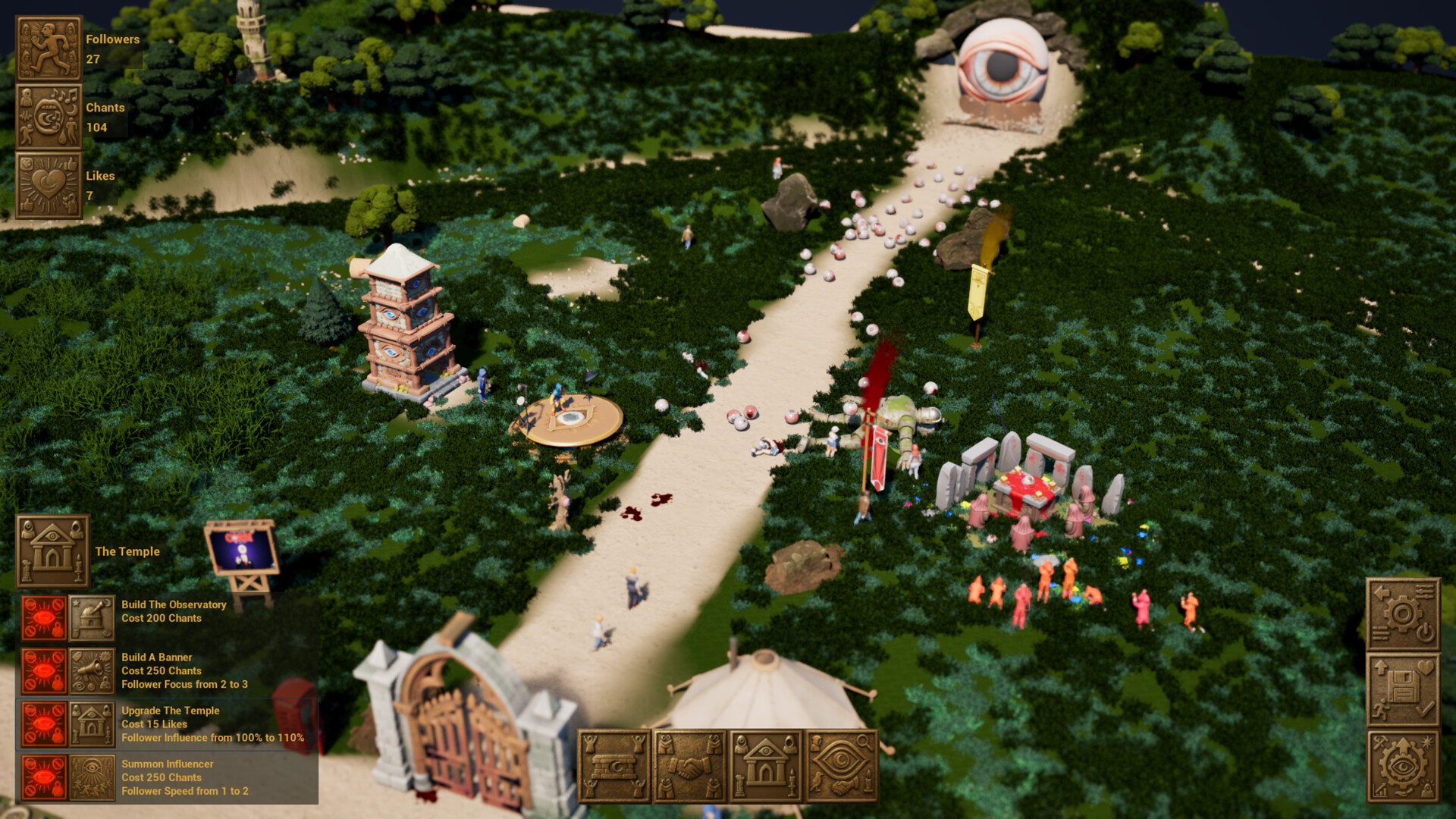Select The Temple panel icon

pyautogui.click(x=52, y=551)
